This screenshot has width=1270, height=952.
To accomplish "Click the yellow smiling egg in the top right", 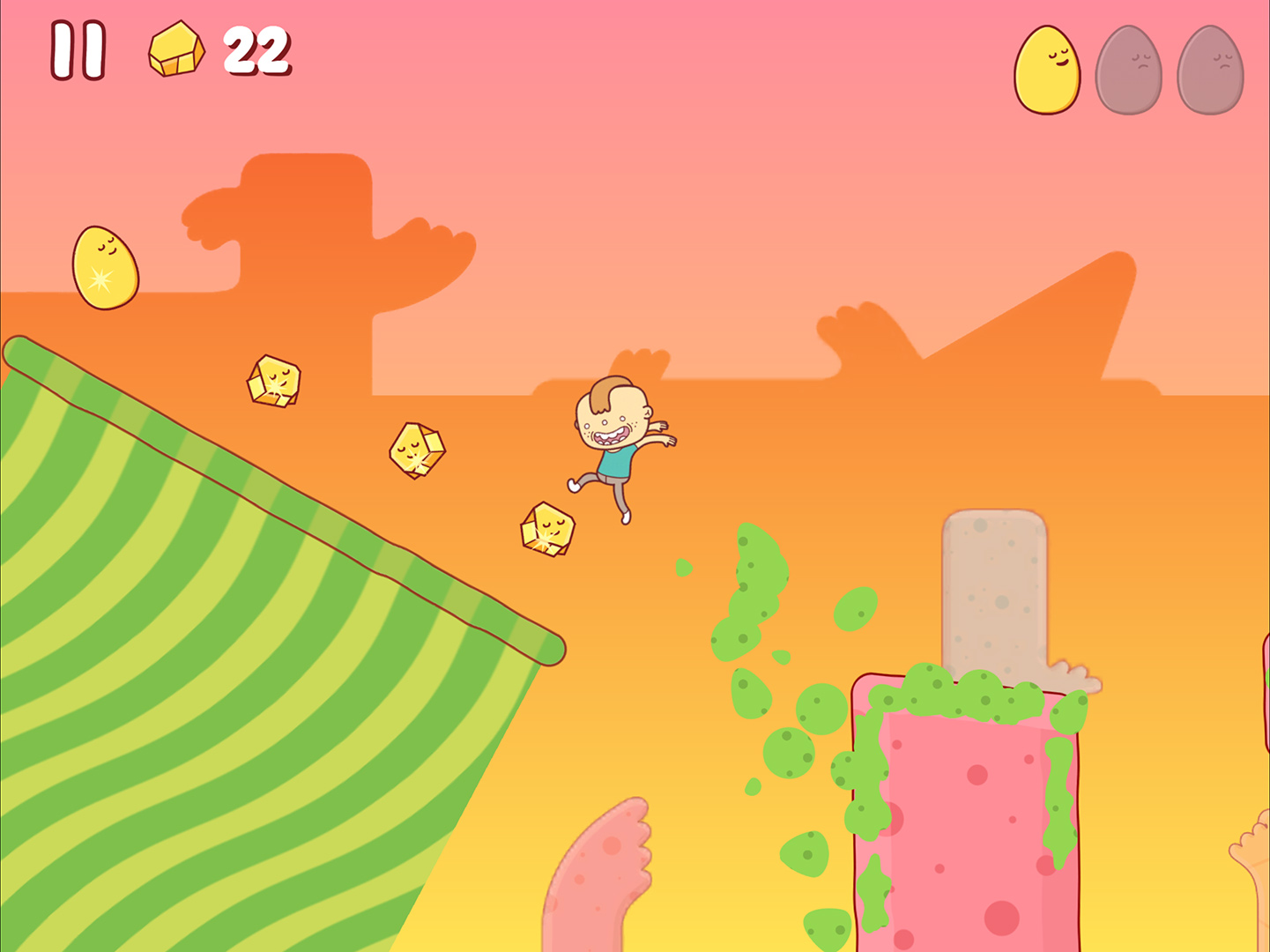I will click(1046, 69).
